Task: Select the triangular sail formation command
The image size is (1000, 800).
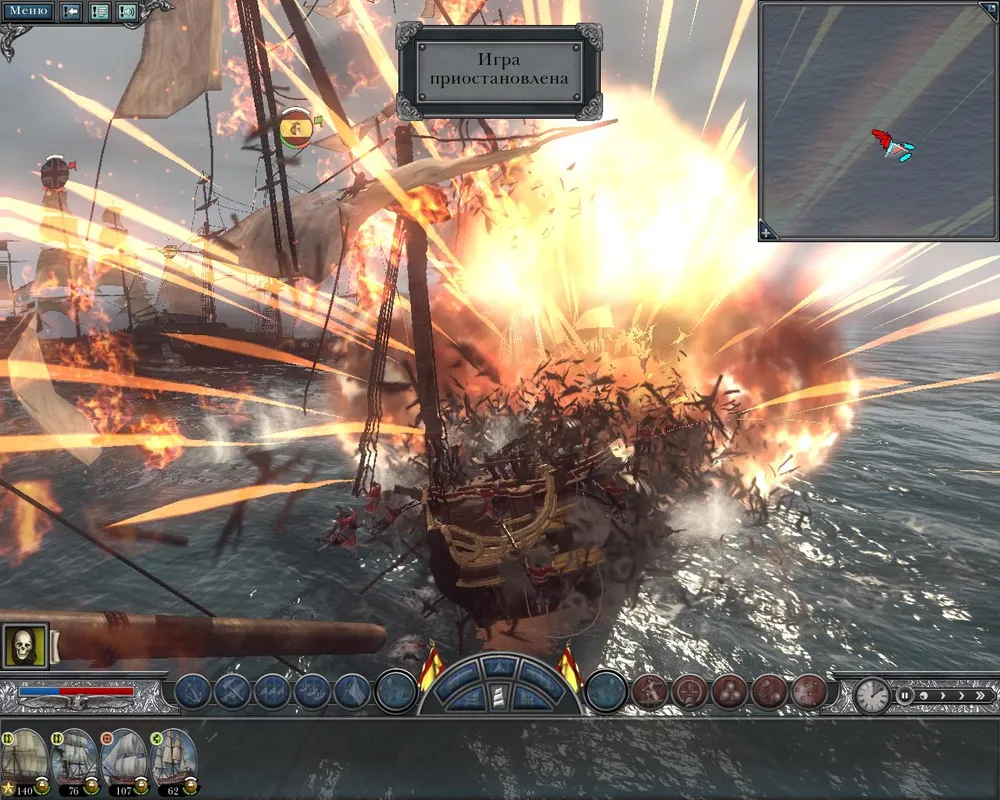Action: [352, 691]
